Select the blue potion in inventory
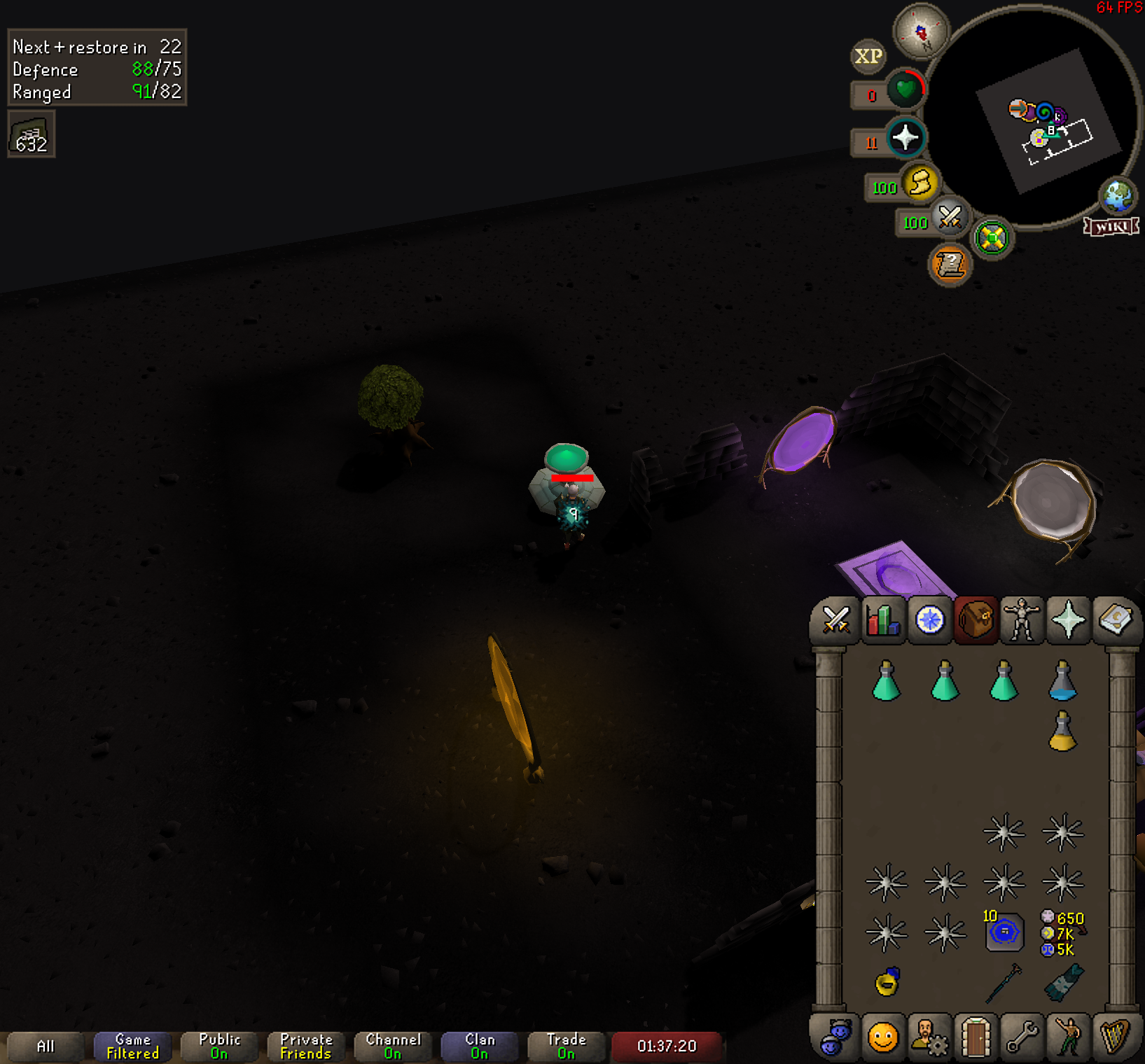 pos(1062,681)
